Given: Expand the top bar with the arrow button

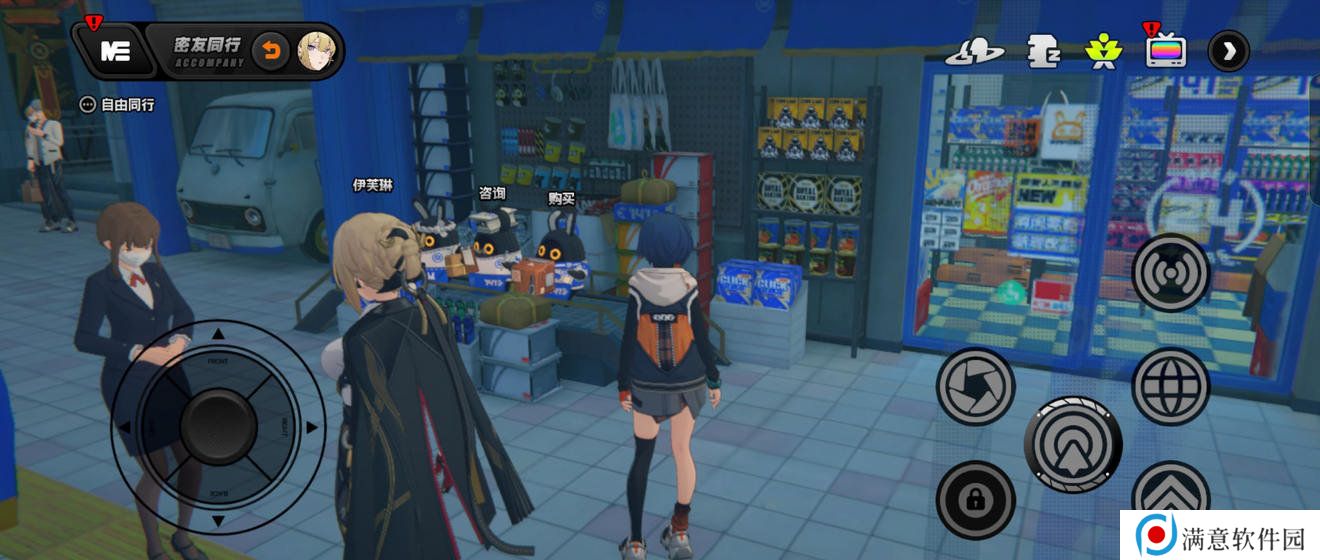Looking at the screenshot, I should (x=1228, y=51).
